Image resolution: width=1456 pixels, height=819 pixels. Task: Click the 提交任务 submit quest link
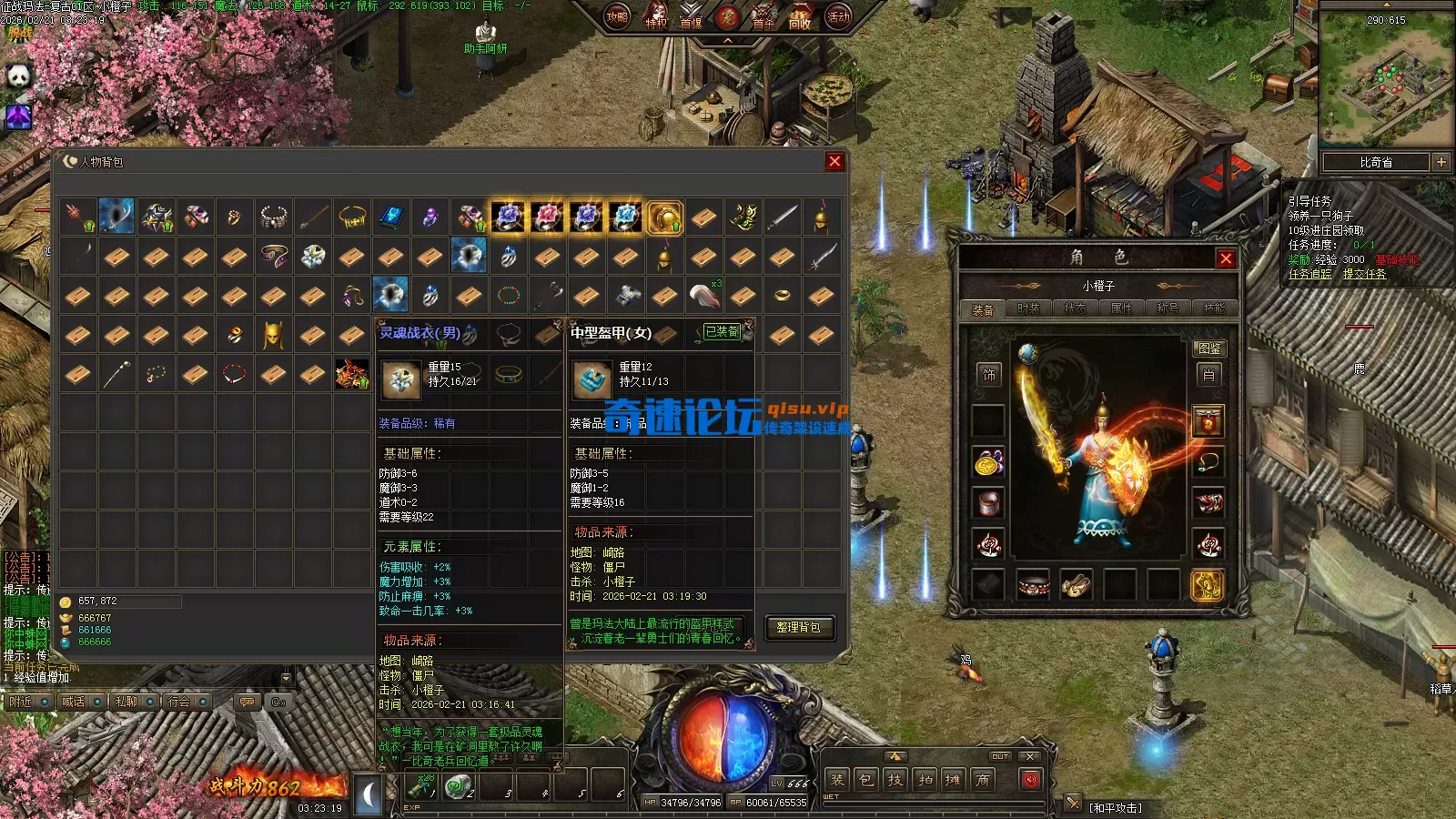[1364, 274]
